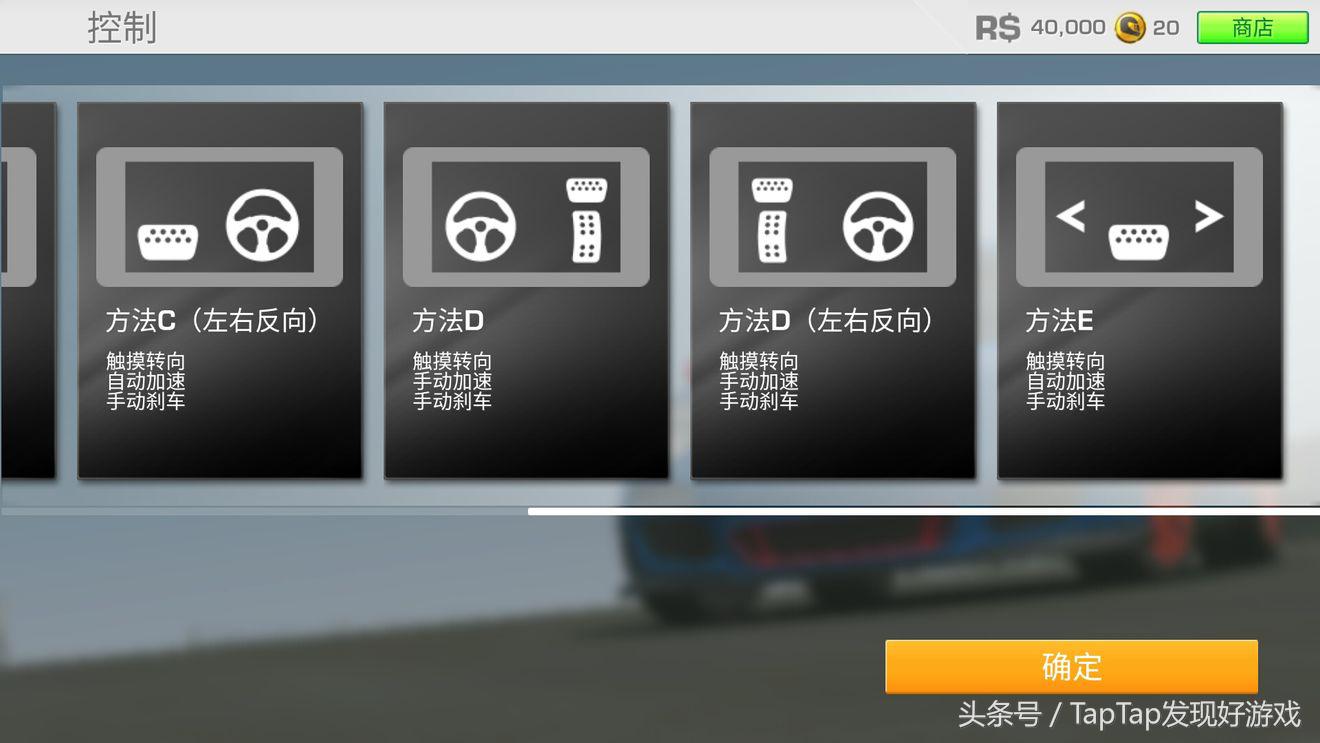Click the right arrow icon on 方法E card
This screenshot has width=1320, height=743.
(x=1211, y=216)
